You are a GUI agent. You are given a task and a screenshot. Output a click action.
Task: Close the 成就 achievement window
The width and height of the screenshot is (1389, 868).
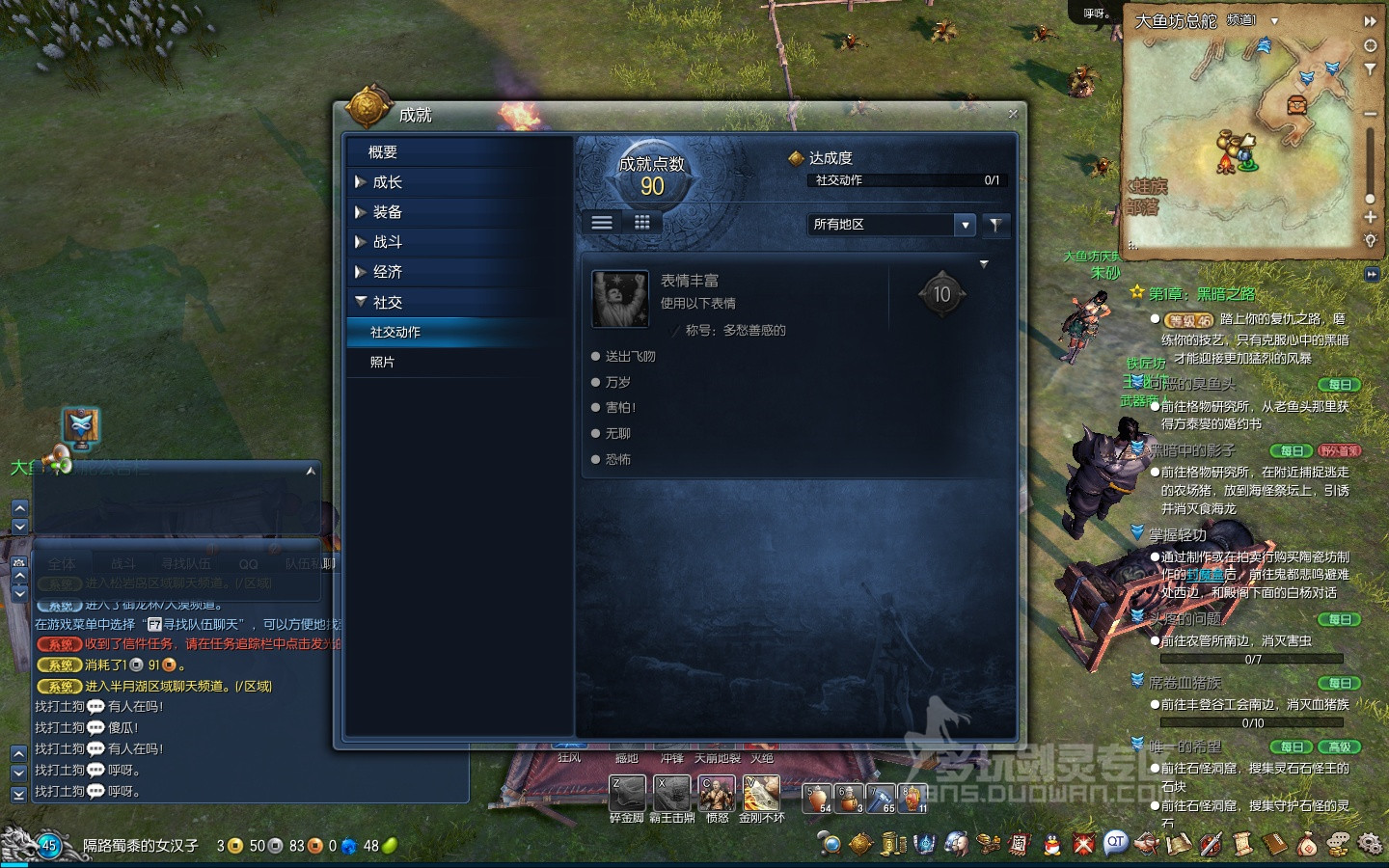(1013, 114)
